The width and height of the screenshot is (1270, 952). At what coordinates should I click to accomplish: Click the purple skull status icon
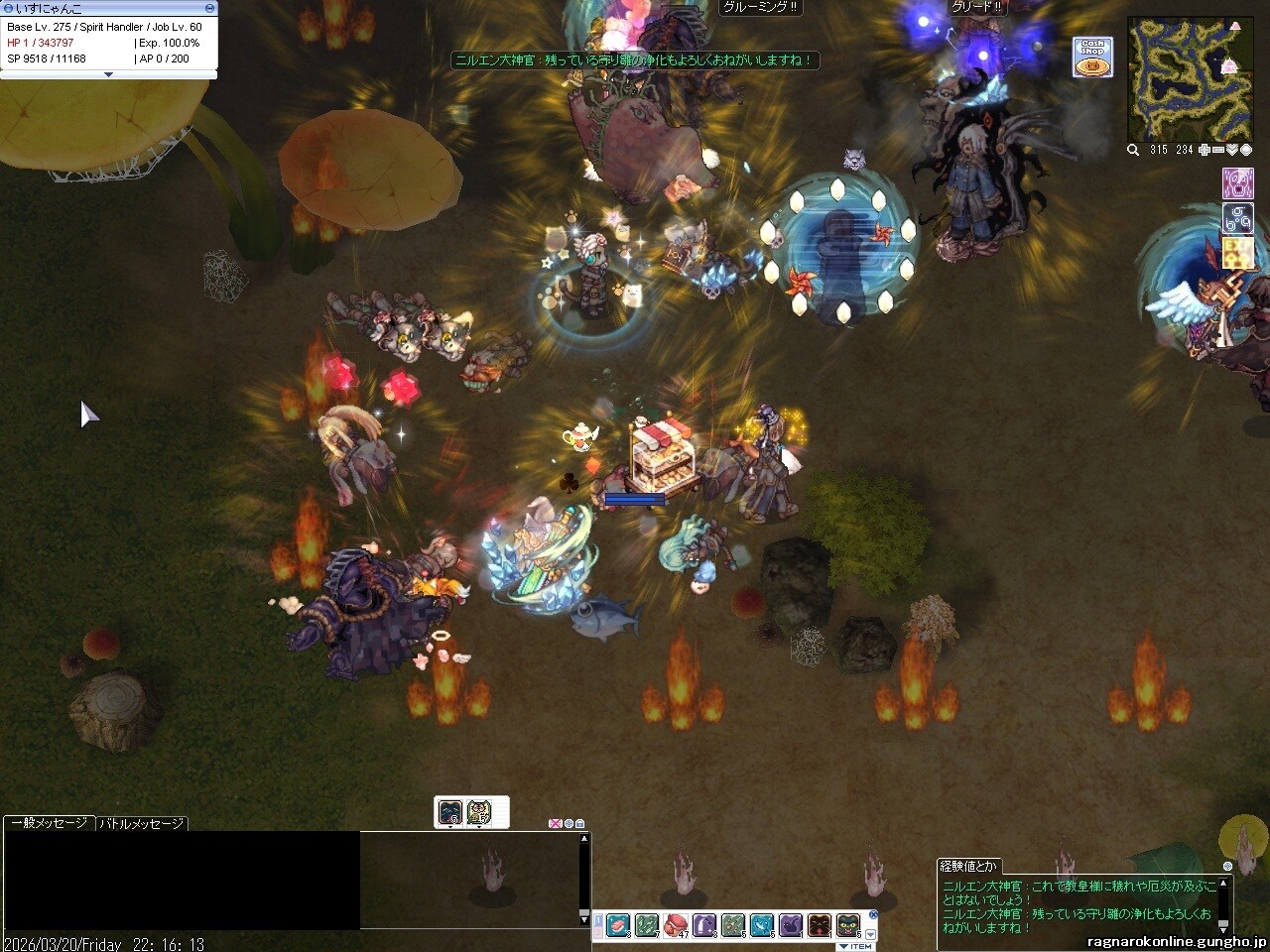coord(1237,184)
